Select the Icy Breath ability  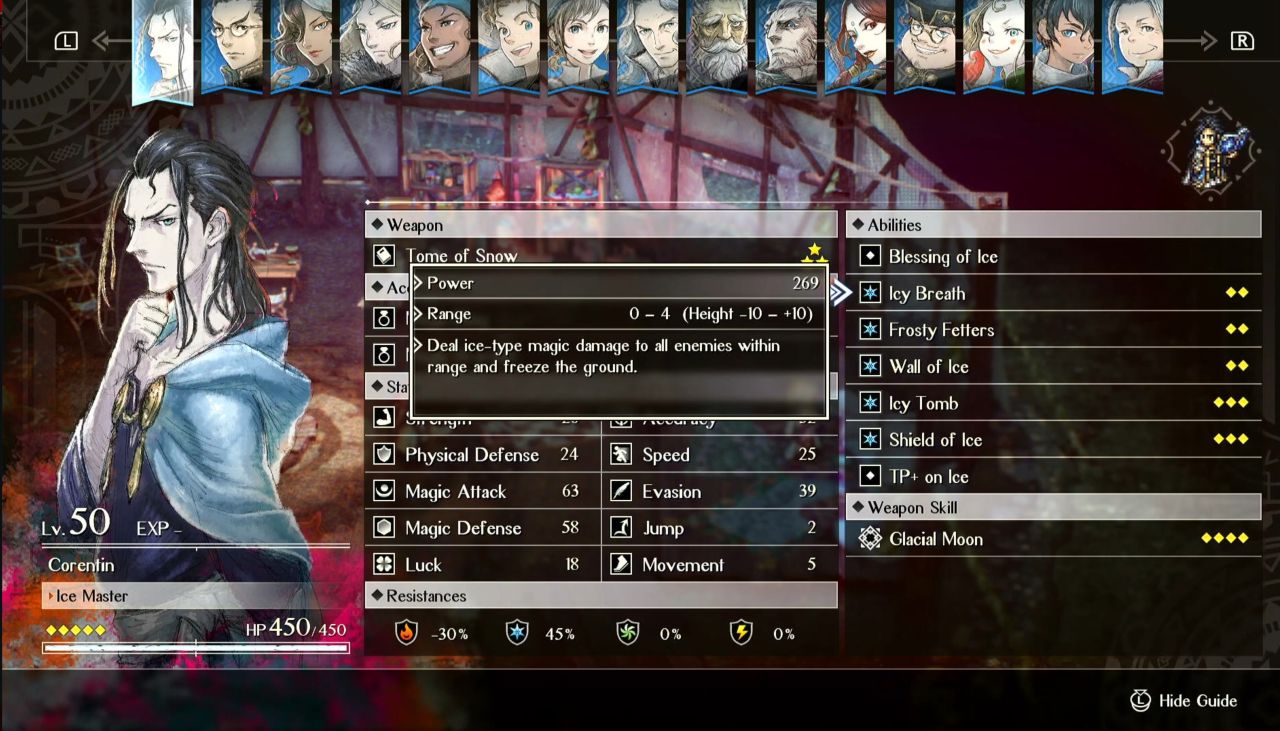(x=927, y=293)
